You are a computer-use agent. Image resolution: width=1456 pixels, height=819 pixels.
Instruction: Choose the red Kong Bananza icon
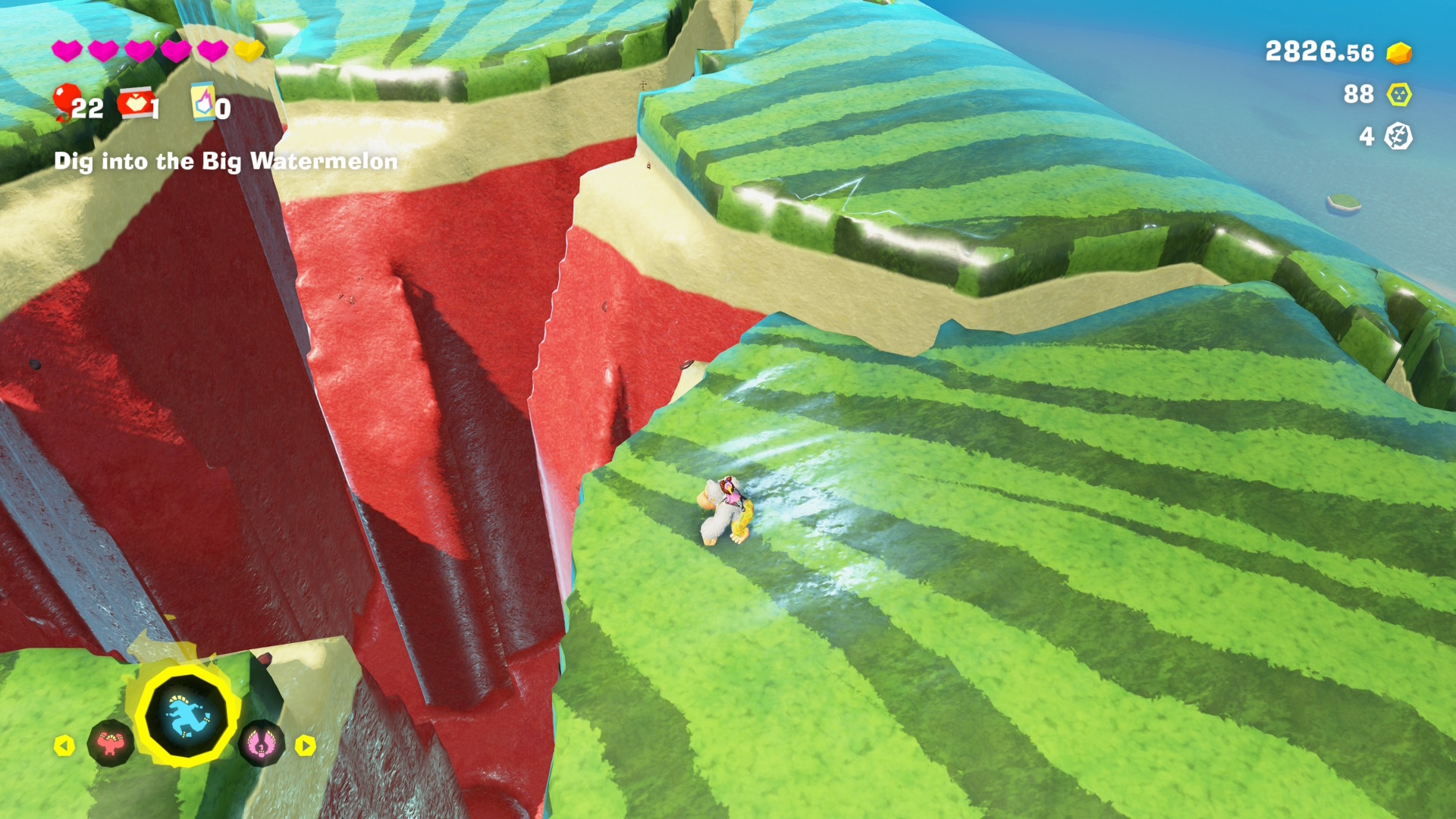(x=111, y=744)
